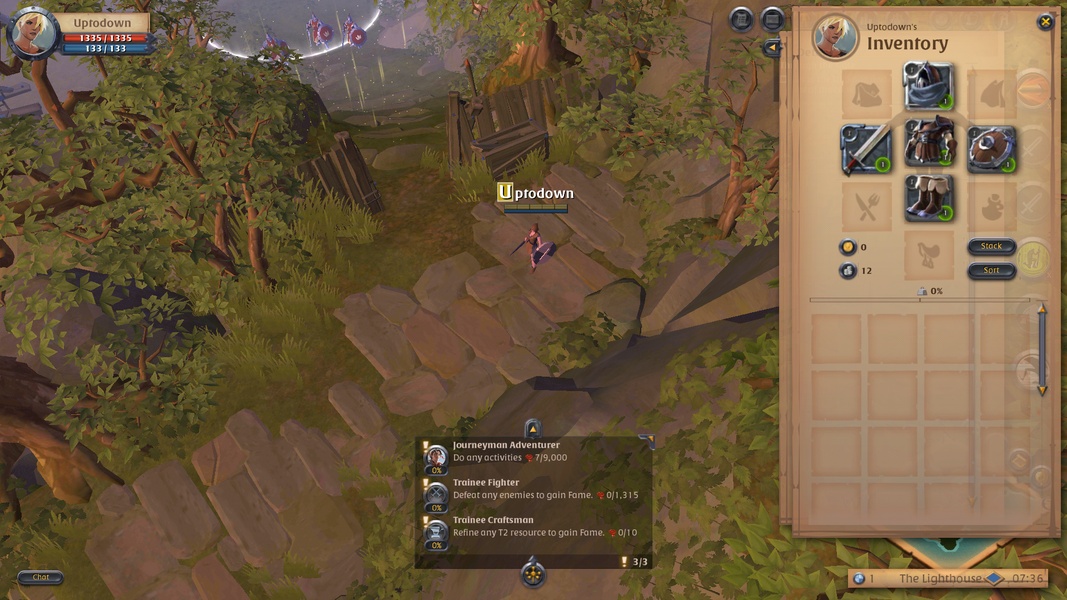The height and width of the screenshot is (600, 1067).
Task: Select the equipped leather armor slot
Action: point(928,144)
